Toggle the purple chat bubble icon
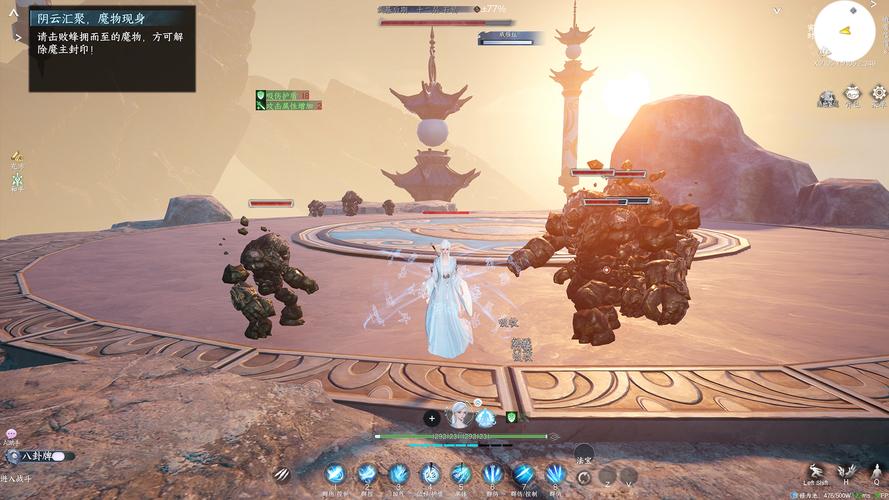 tap(11, 434)
